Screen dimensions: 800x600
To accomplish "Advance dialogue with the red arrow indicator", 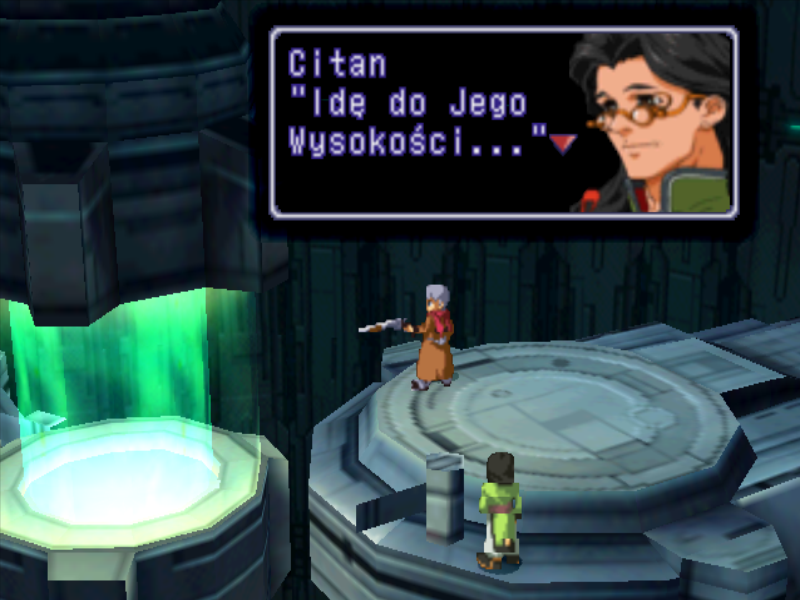I will [x=562, y=144].
